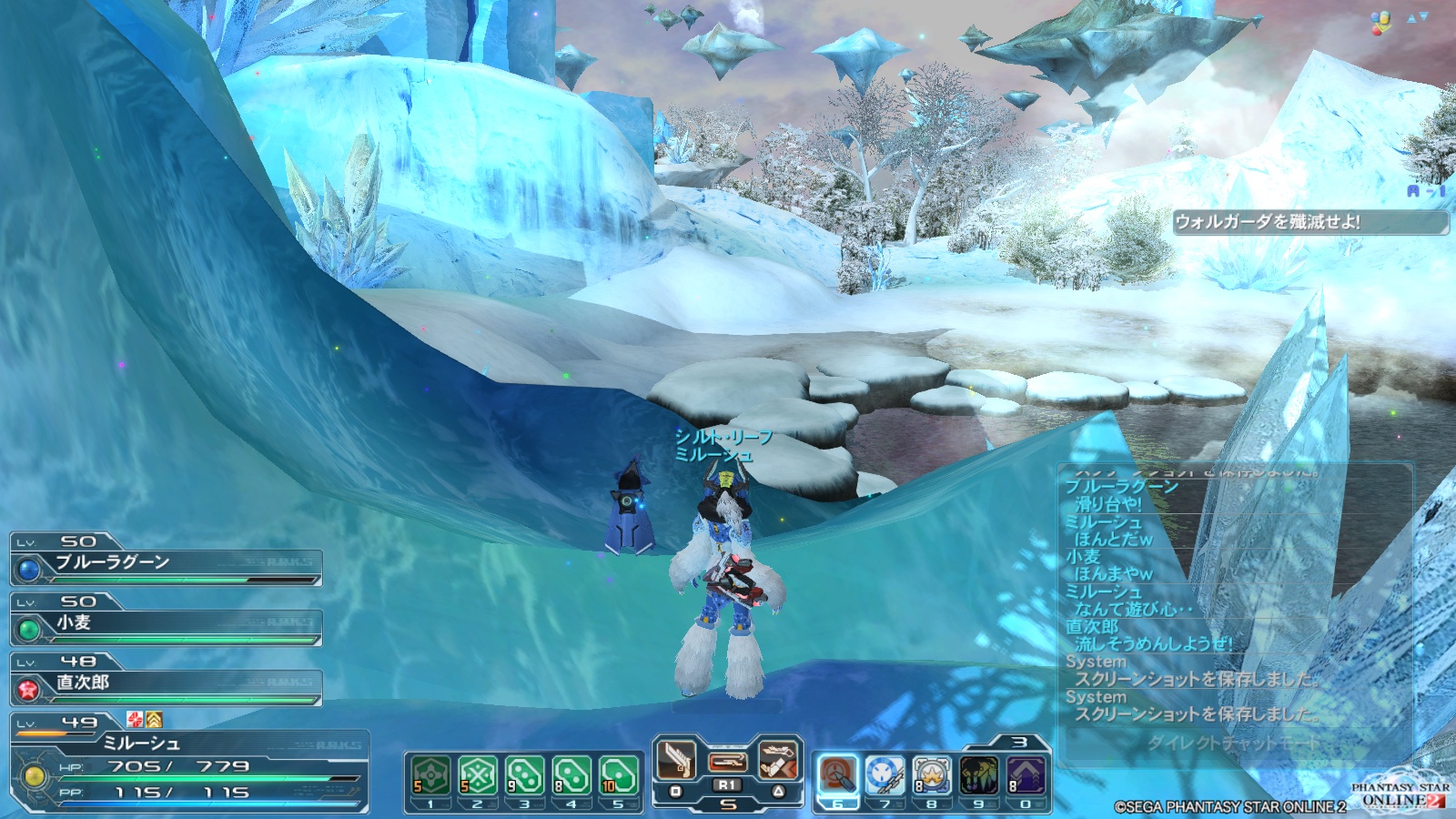Use the dark creature icon in slot 9
The image size is (1456, 819).
(x=979, y=775)
